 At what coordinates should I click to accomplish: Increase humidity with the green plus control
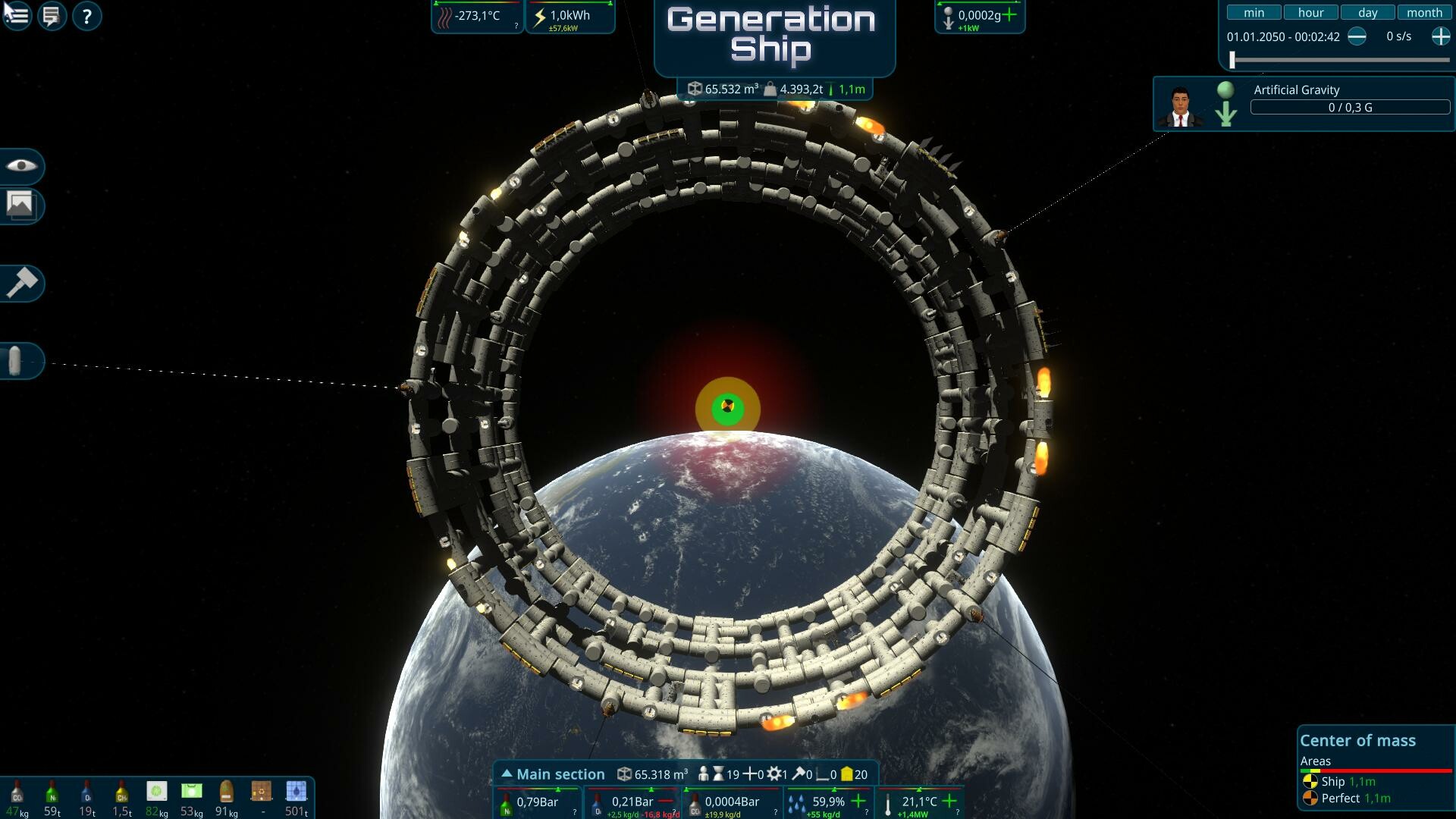858,801
